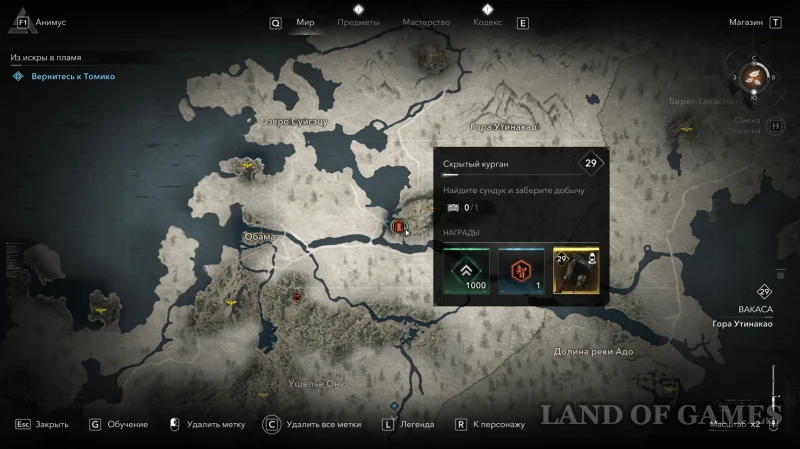The height and width of the screenshot is (449, 800).
Task: Open the Кодекс tab
Action: (487, 22)
